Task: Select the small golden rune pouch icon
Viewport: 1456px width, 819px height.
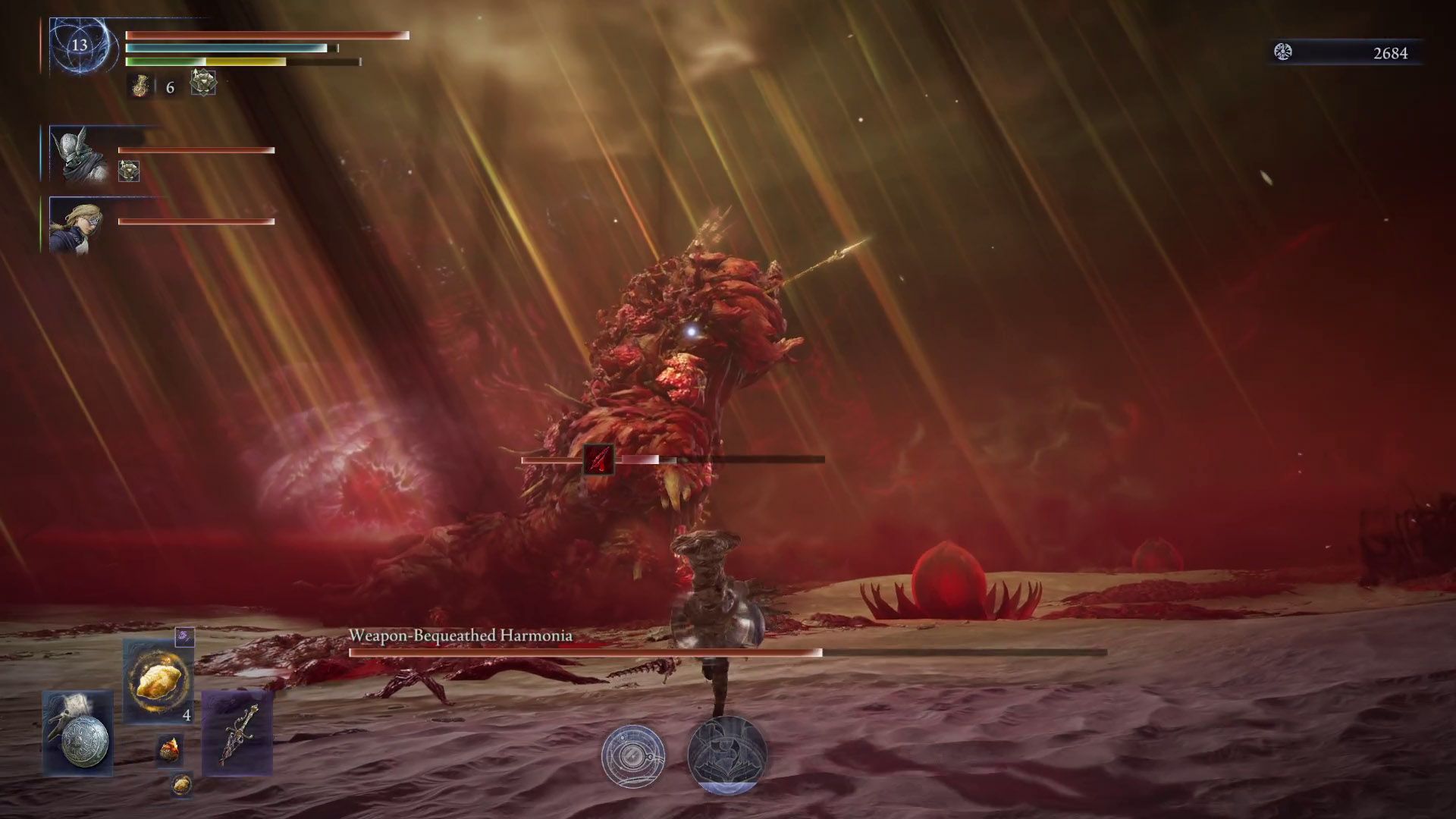Action: pyautogui.click(x=182, y=785)
